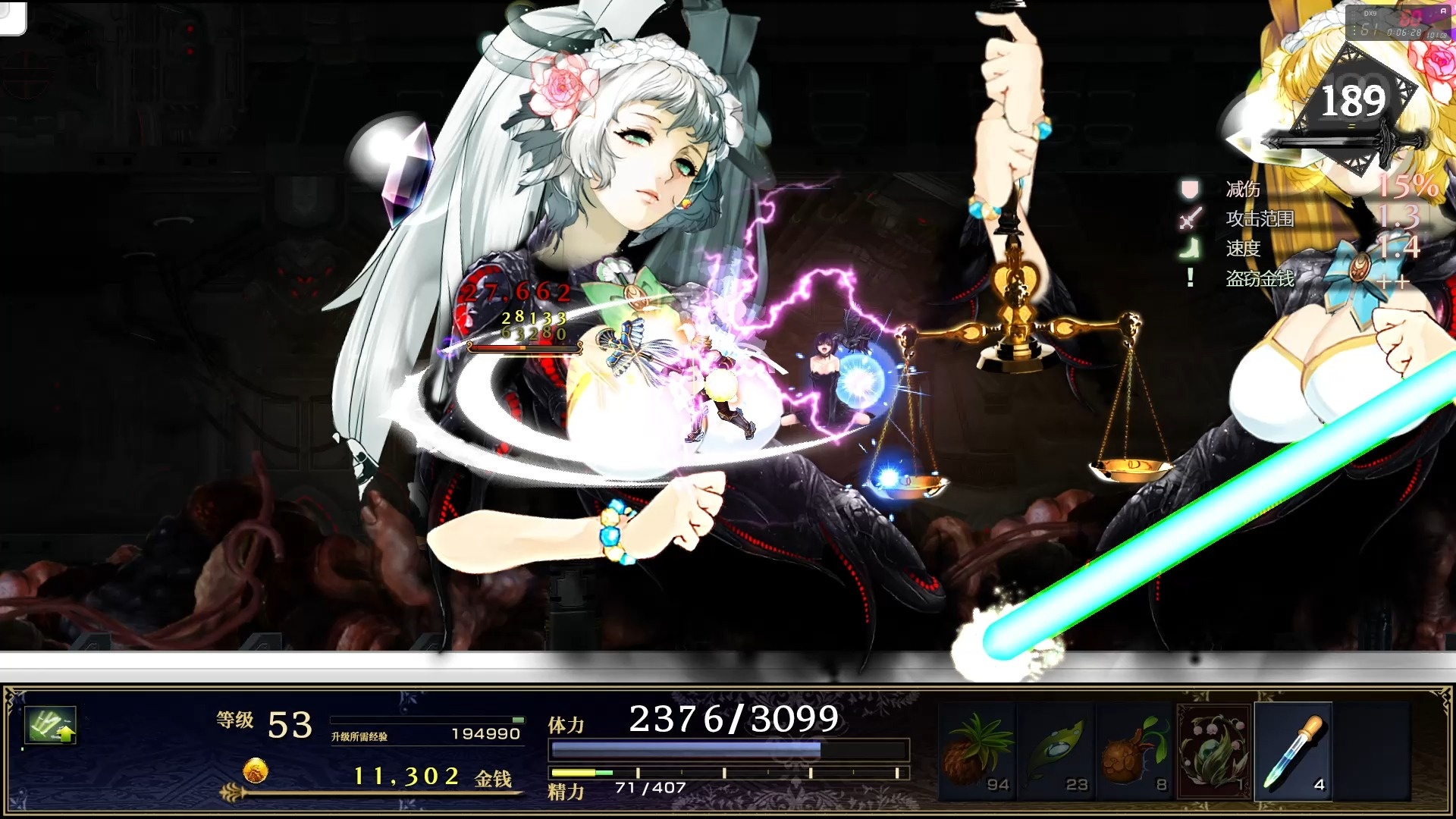Click the green arrow buff icon

pos(50,725)
